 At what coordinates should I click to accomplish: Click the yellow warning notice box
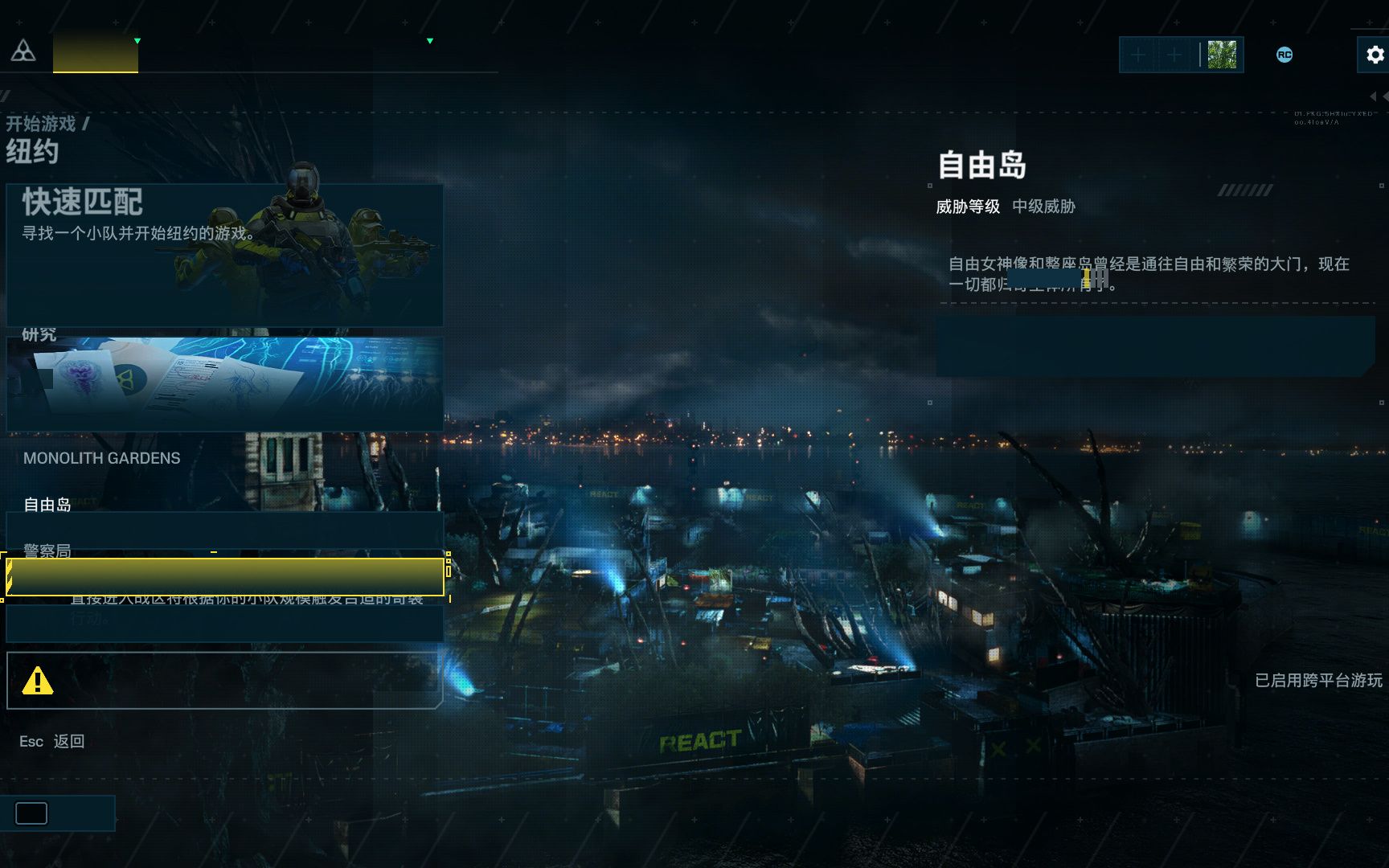[x=223, y=681]
